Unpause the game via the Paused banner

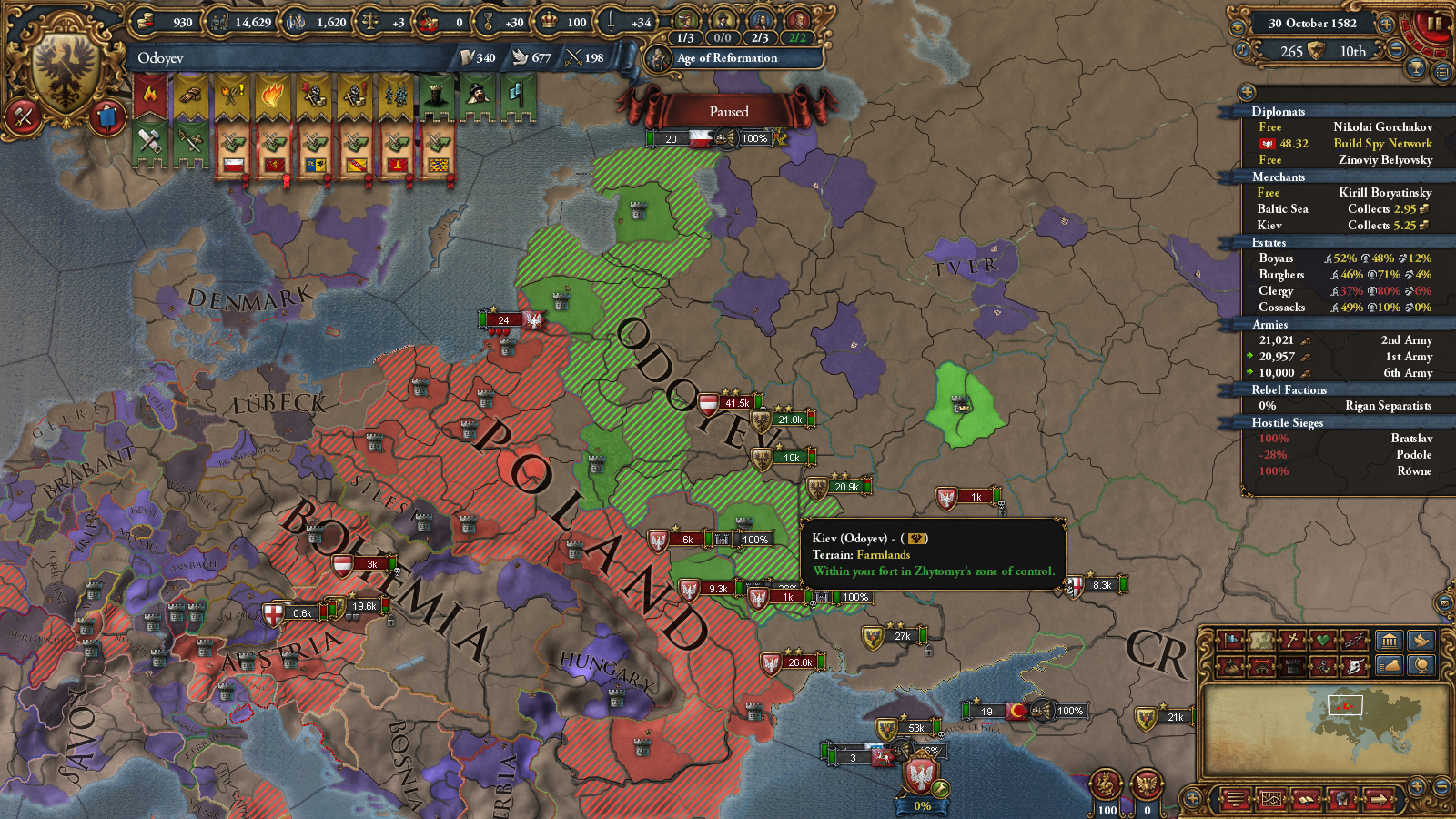tap(728, 111)
